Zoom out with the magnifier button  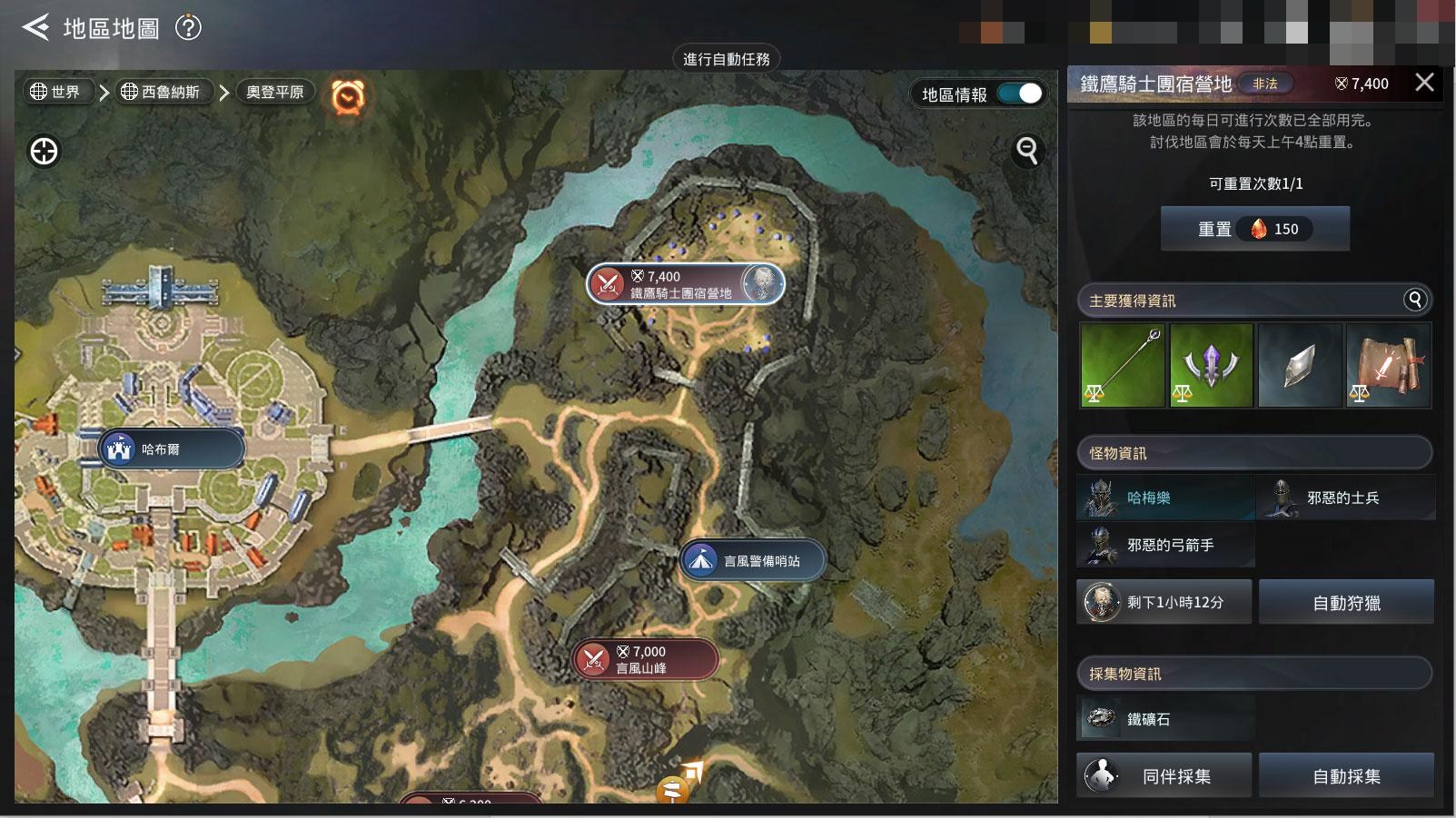click(1027, 150)
